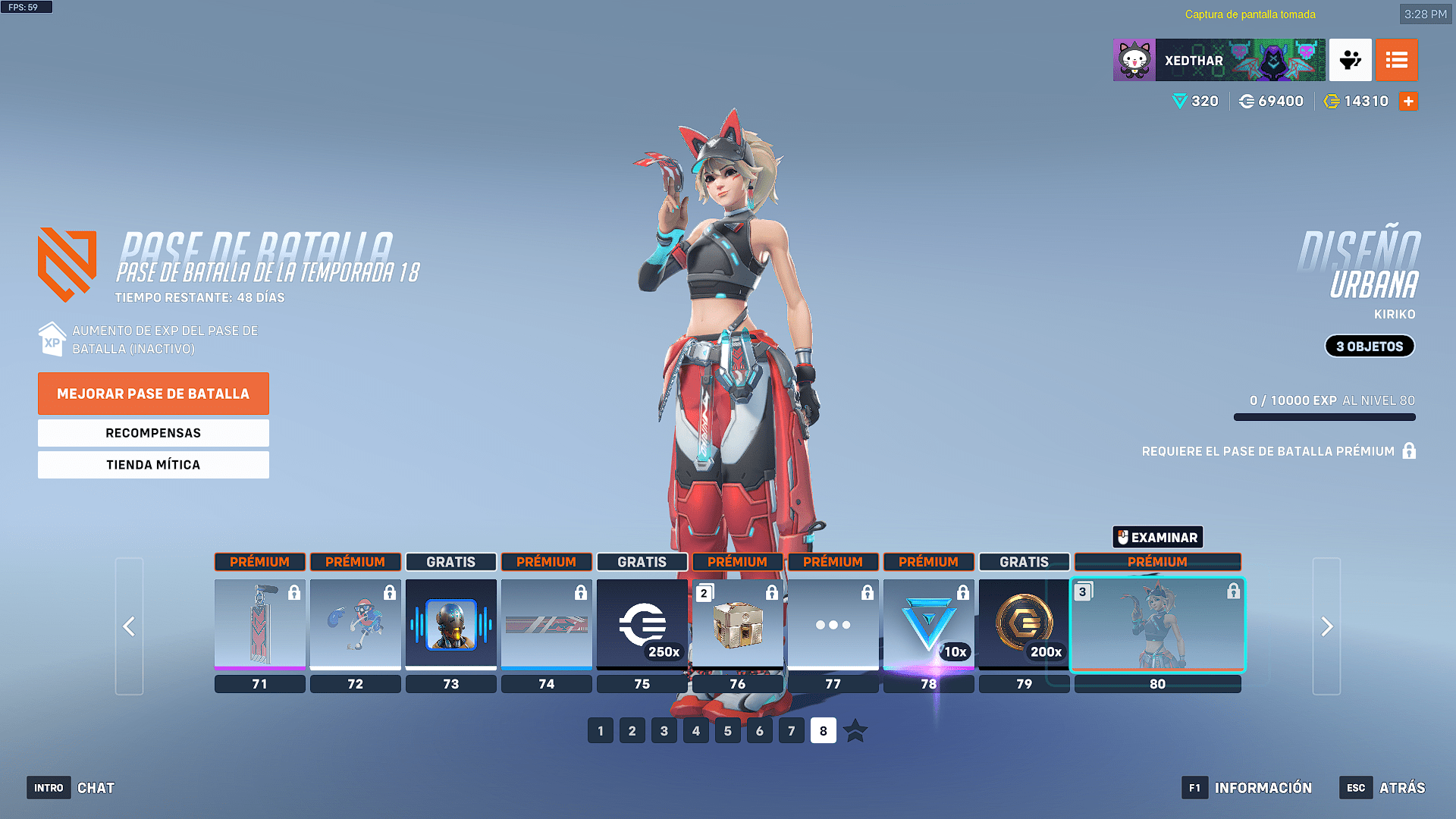
Task: Open the XEDTHAR player profile banner
Action: point(1219,60)
